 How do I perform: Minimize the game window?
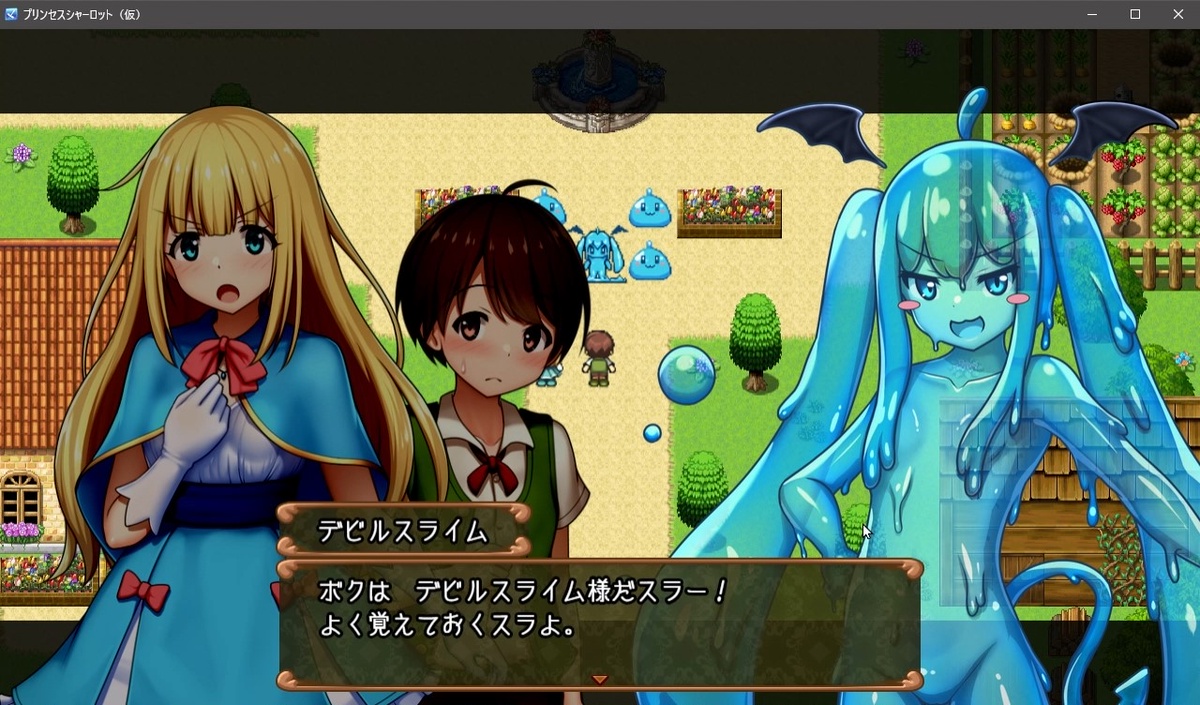pos(1092,14)
